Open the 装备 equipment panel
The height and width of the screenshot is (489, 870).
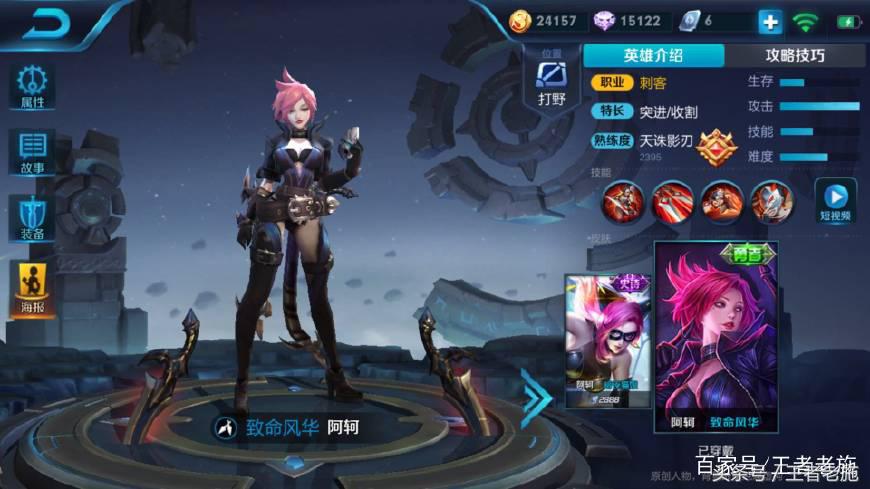(32, 217)
